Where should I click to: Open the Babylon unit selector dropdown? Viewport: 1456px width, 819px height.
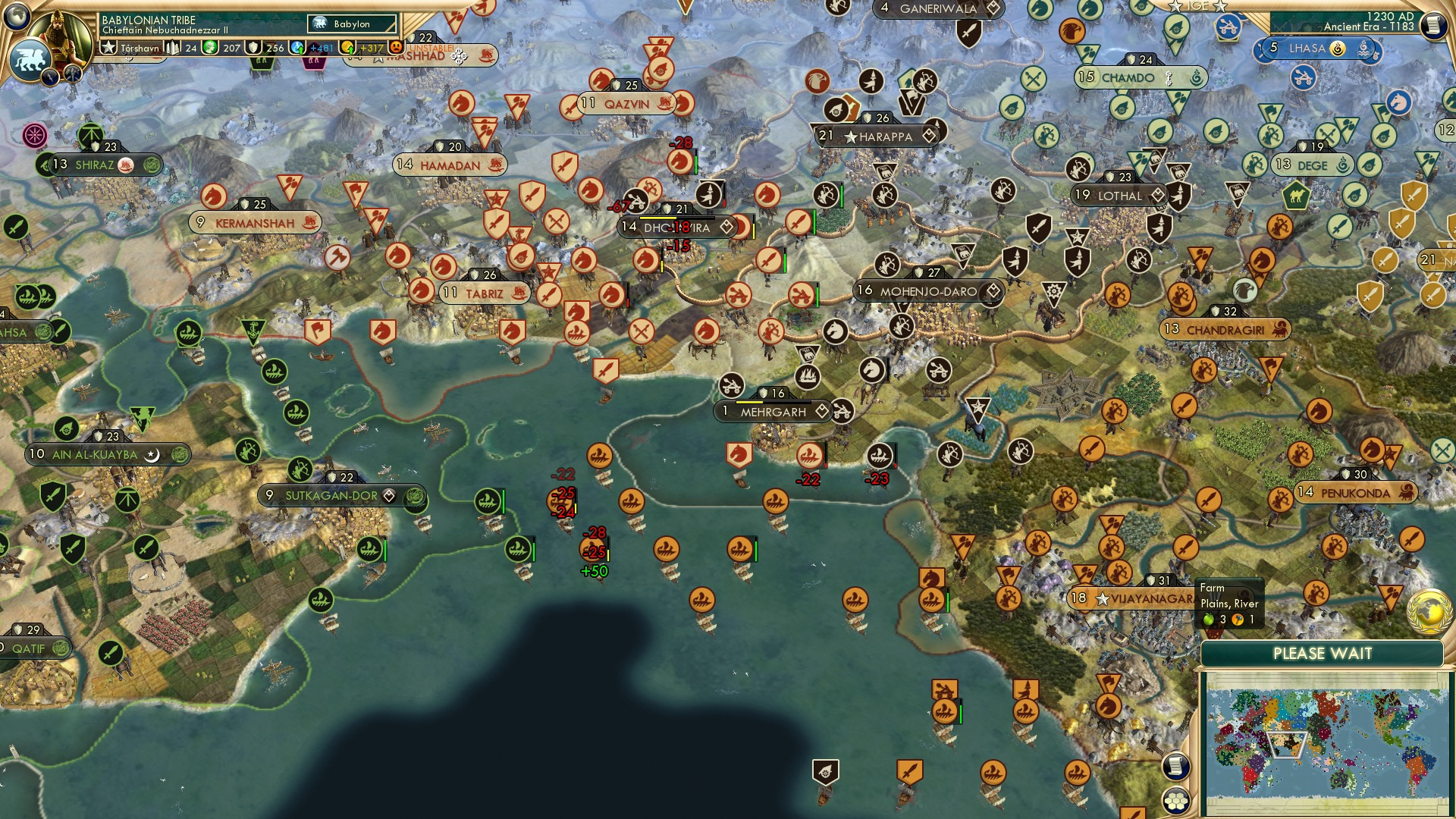tap(350, 24)
